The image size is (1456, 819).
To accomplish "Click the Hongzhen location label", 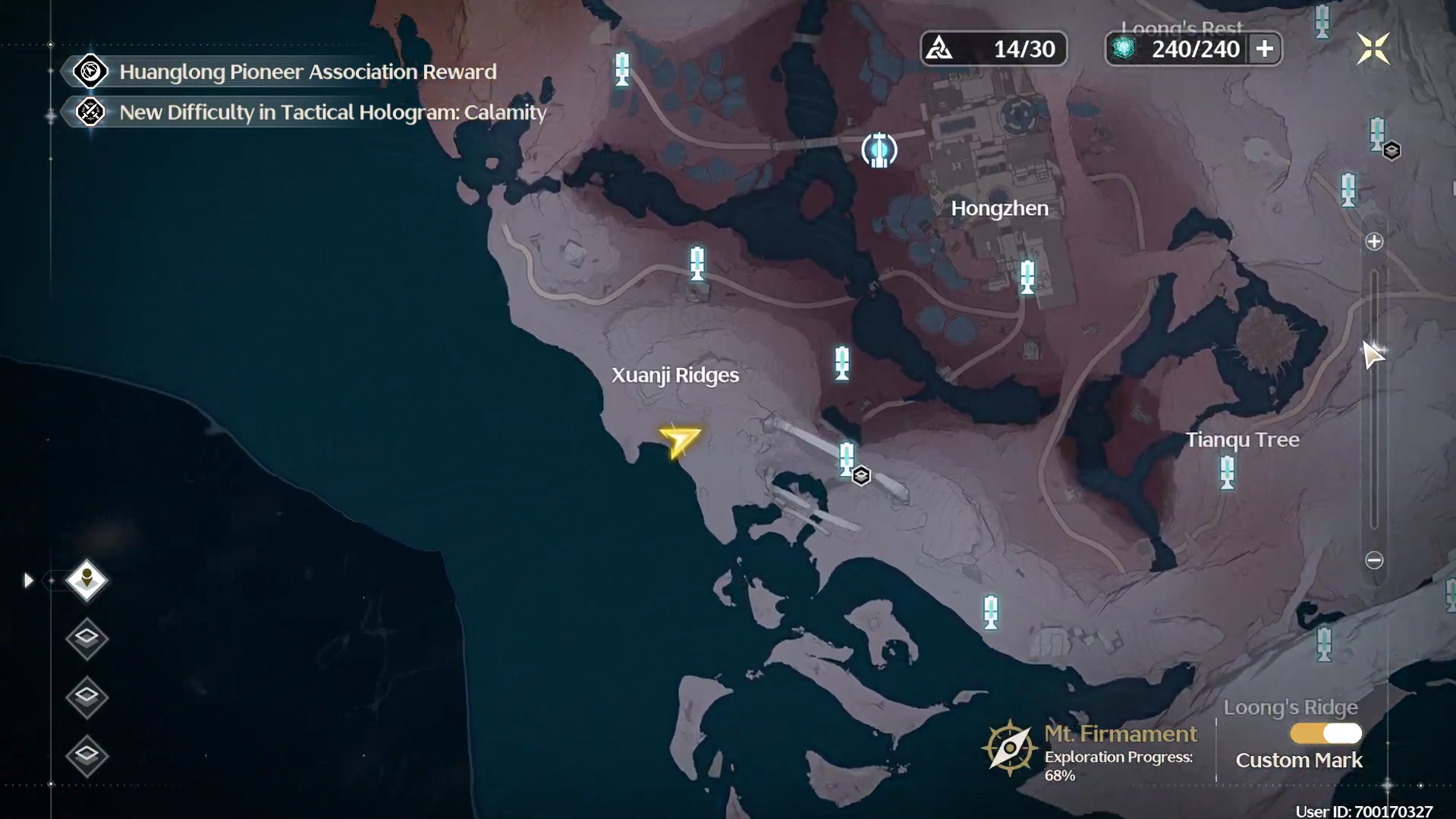I will pyautogui.click(x=999, y=209).
